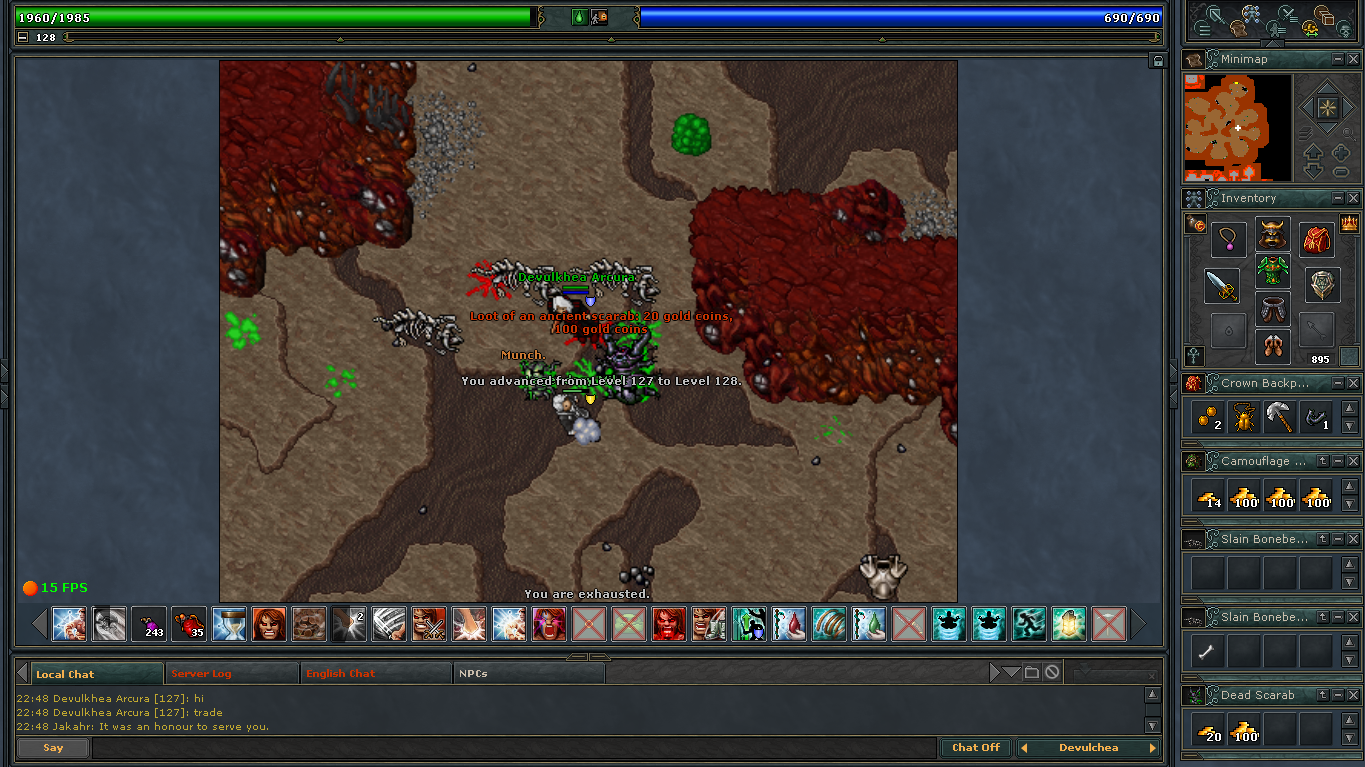Open the red crown backpack slot
The image size is (1365, 767).
point(1317,239)
